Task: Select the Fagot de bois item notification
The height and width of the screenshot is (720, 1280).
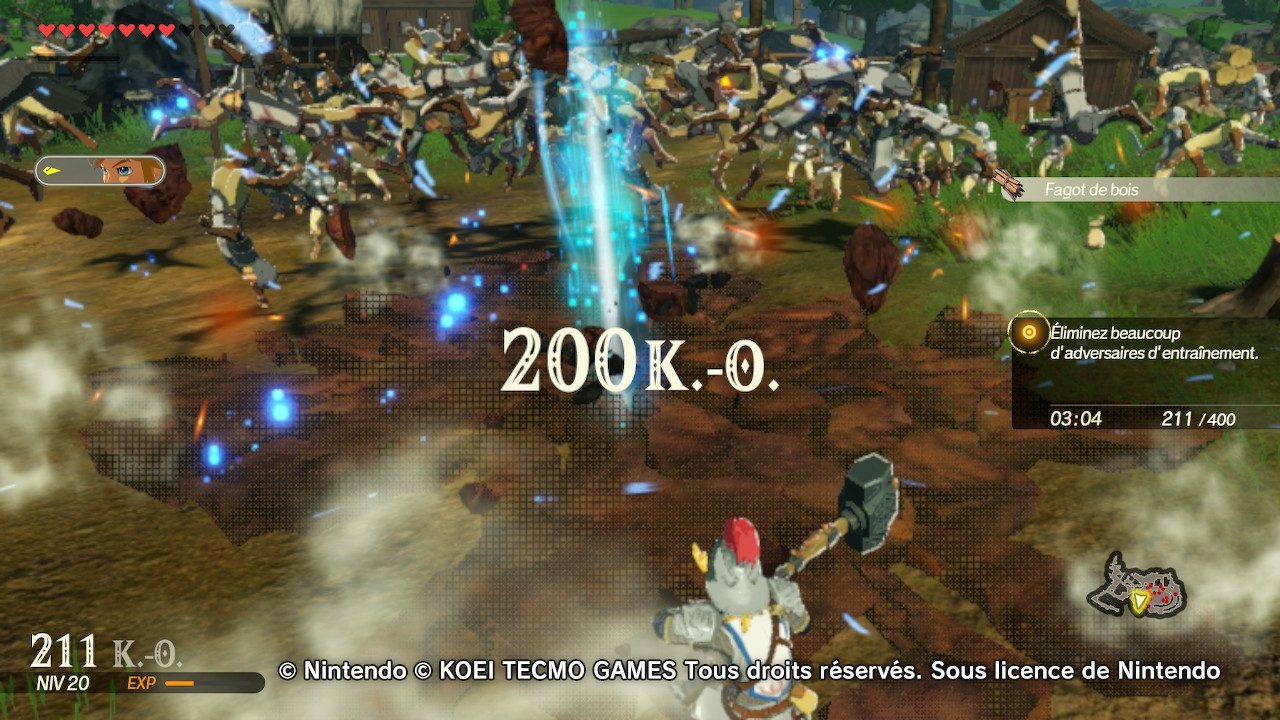Action: point(1138,189)
